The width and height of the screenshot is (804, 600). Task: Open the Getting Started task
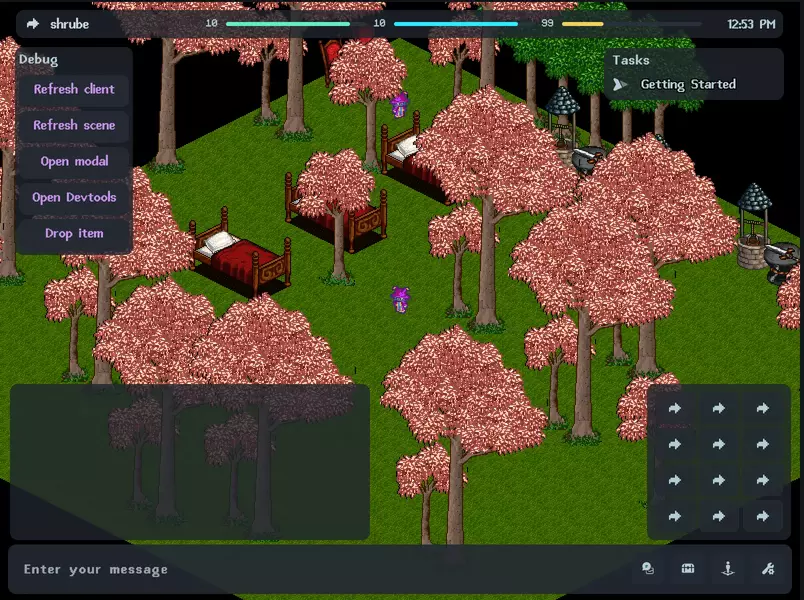point(687,85)
